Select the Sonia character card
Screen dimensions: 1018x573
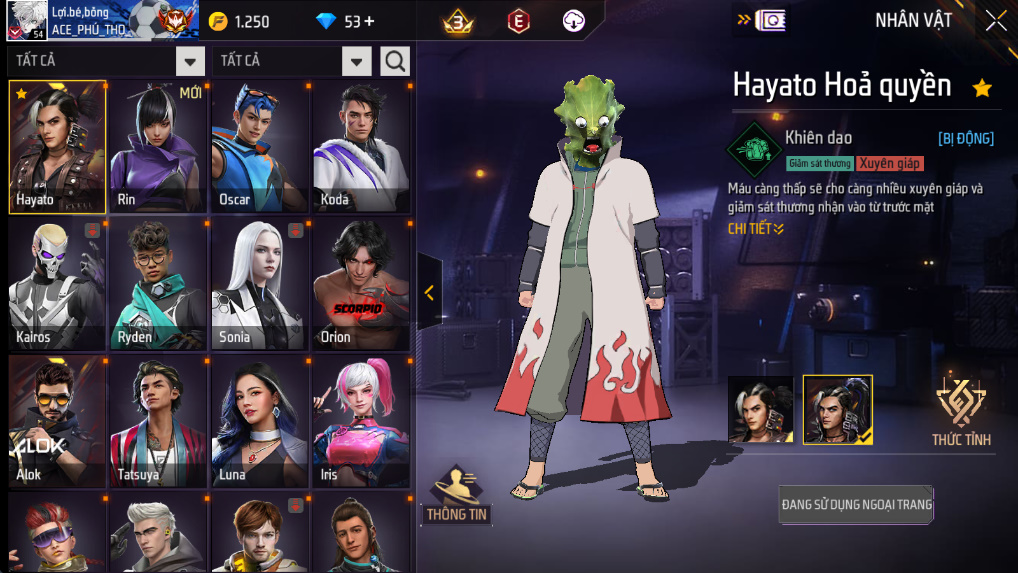coord(260,285)
